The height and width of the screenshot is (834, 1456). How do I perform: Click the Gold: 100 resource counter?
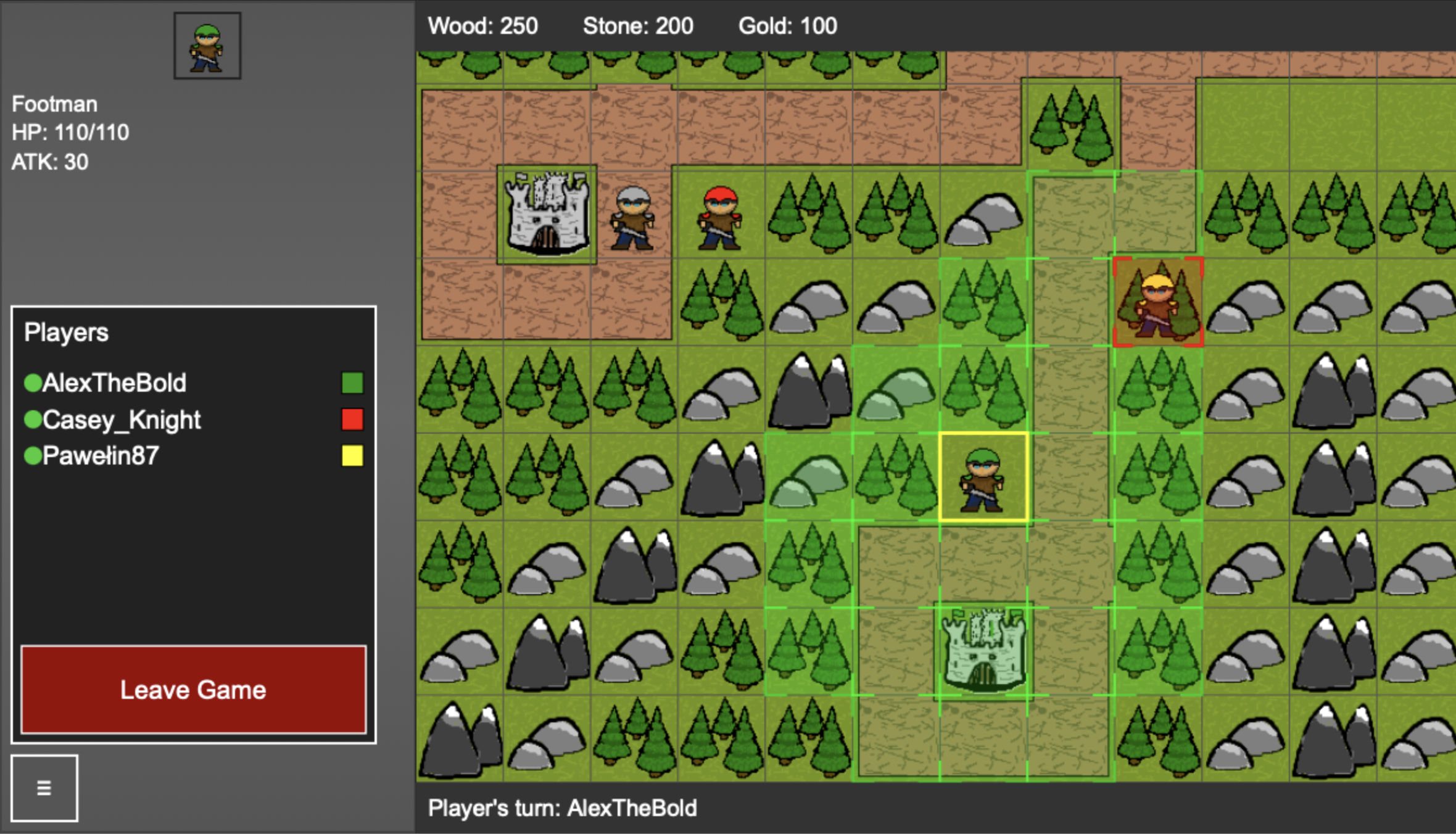[x=787, y=26]
